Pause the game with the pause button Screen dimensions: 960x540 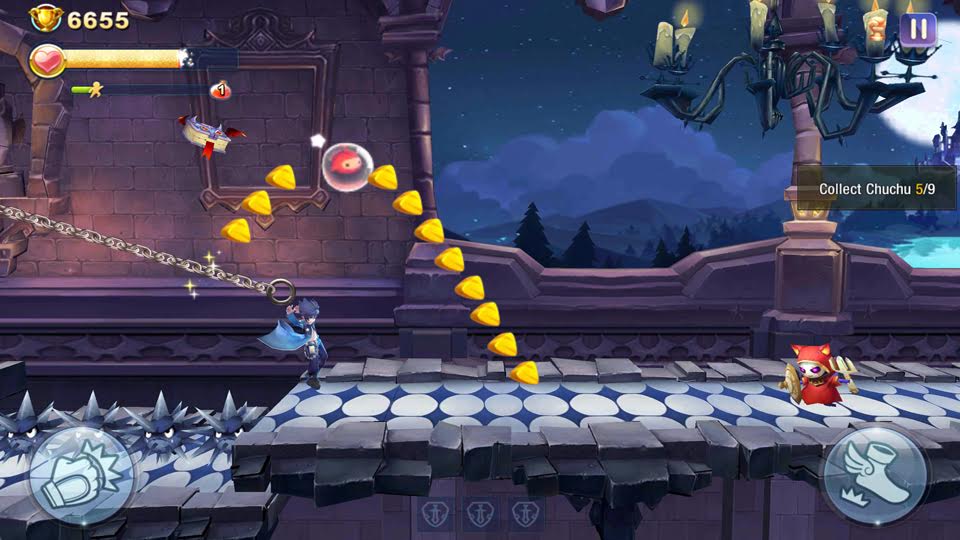point(917,29)
